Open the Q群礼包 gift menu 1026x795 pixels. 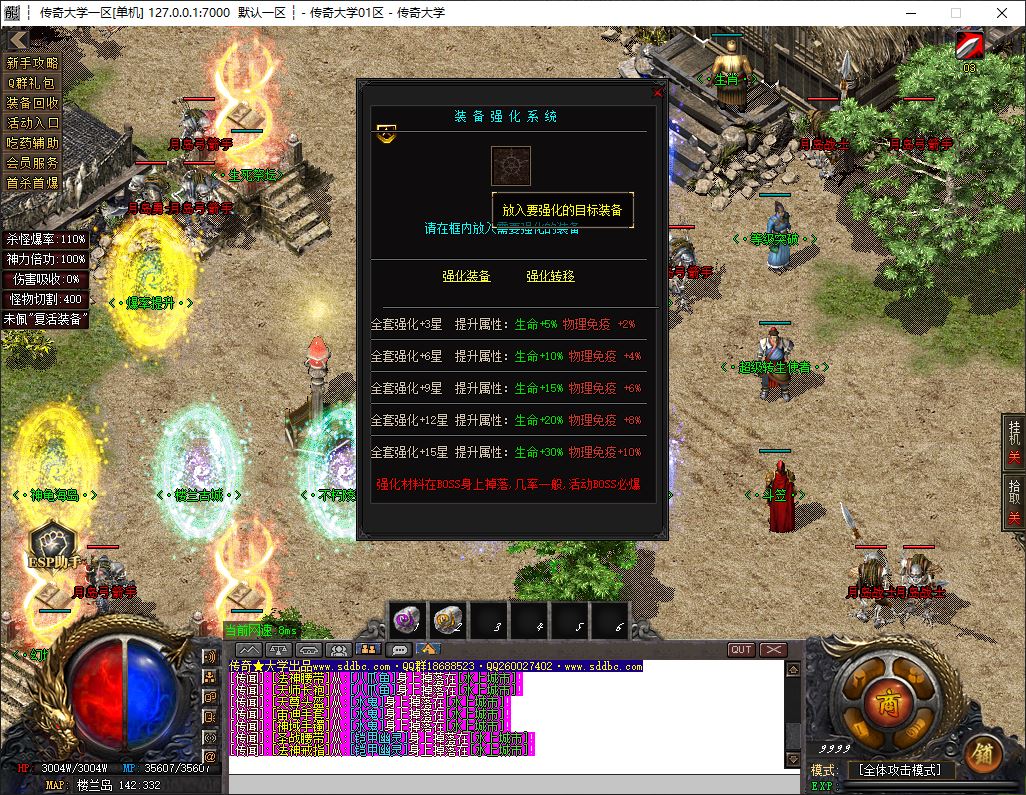(x=33, y=83)
